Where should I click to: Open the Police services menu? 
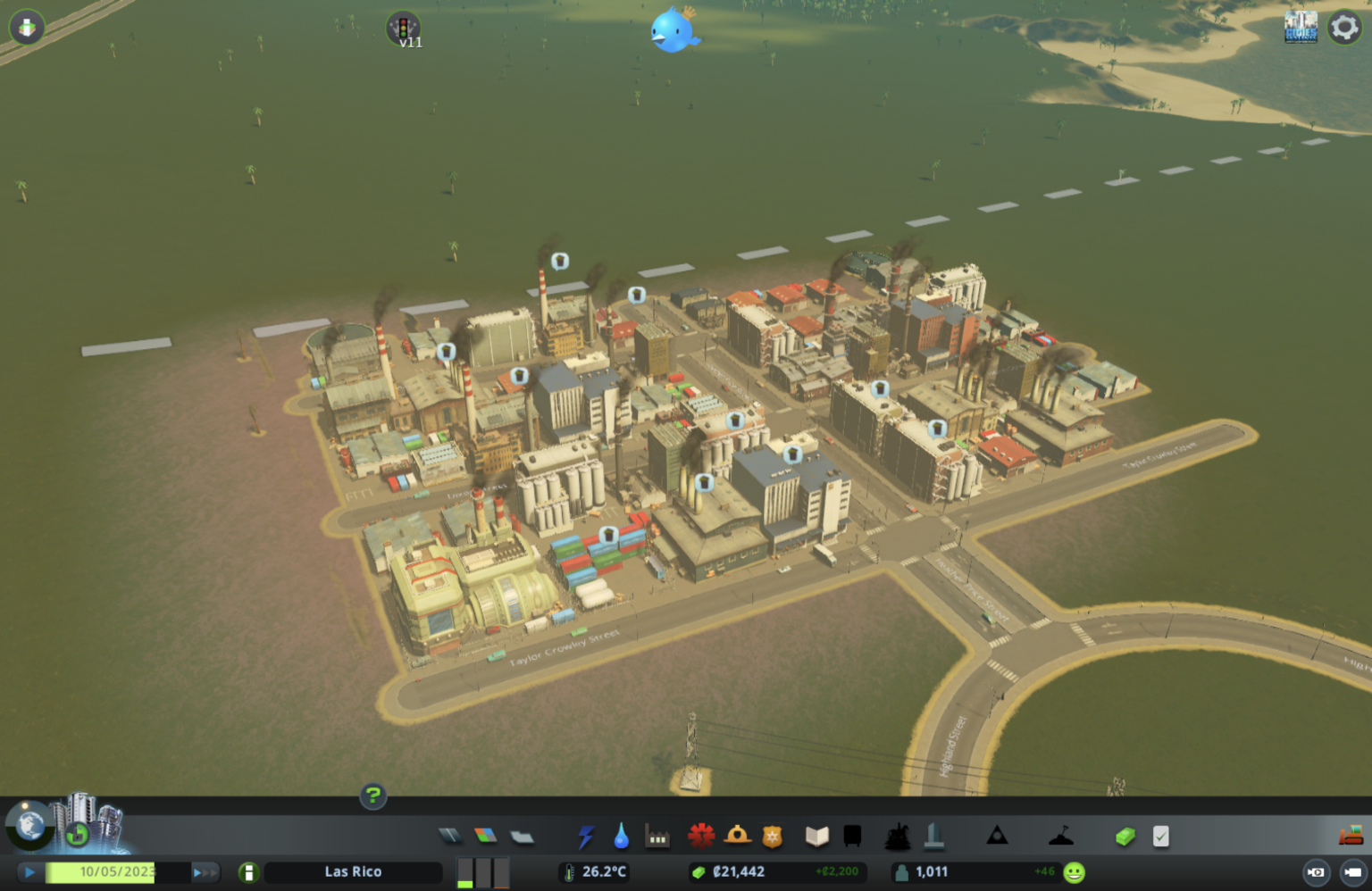coord(770,835)
